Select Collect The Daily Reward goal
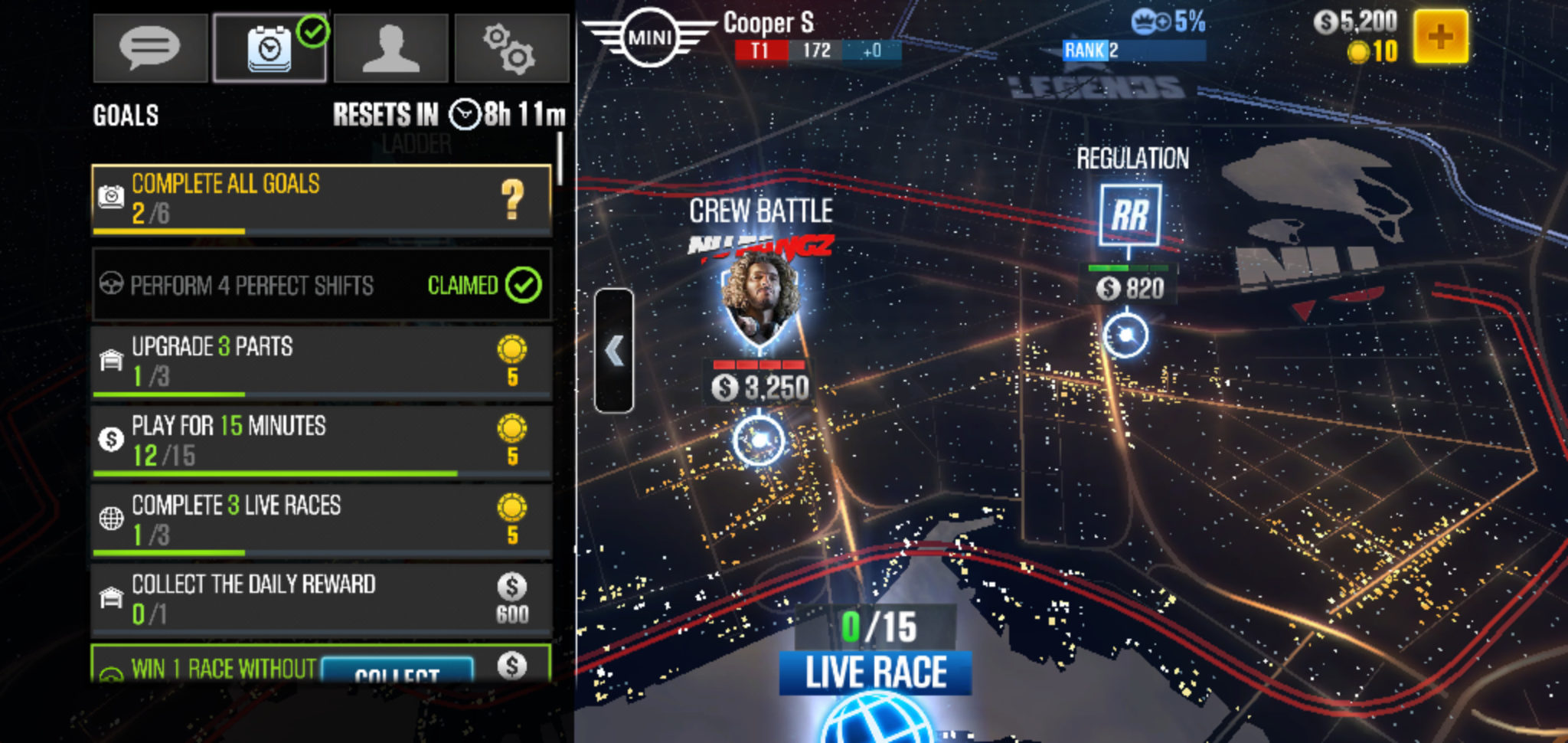 tap(322, 600)
